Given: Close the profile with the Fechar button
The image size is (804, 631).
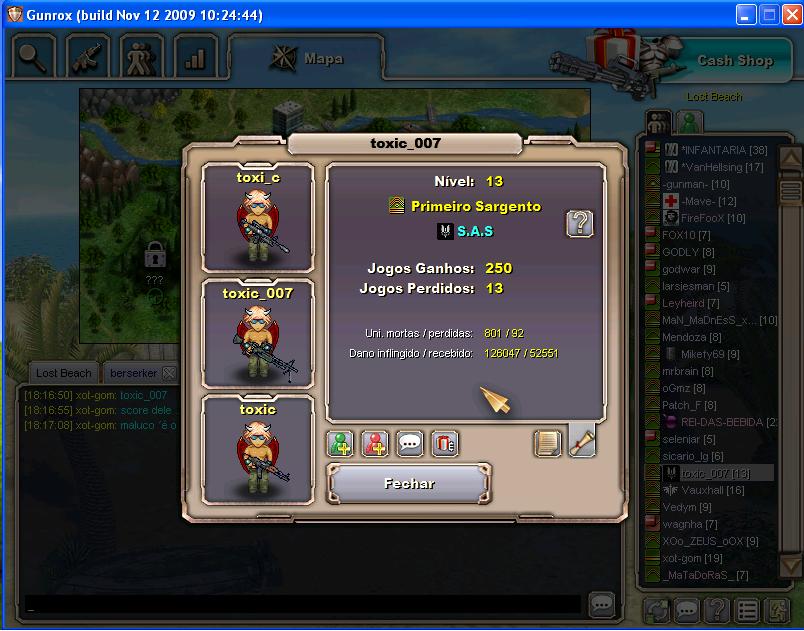Looking at the screenshot, I should [409, 484].
